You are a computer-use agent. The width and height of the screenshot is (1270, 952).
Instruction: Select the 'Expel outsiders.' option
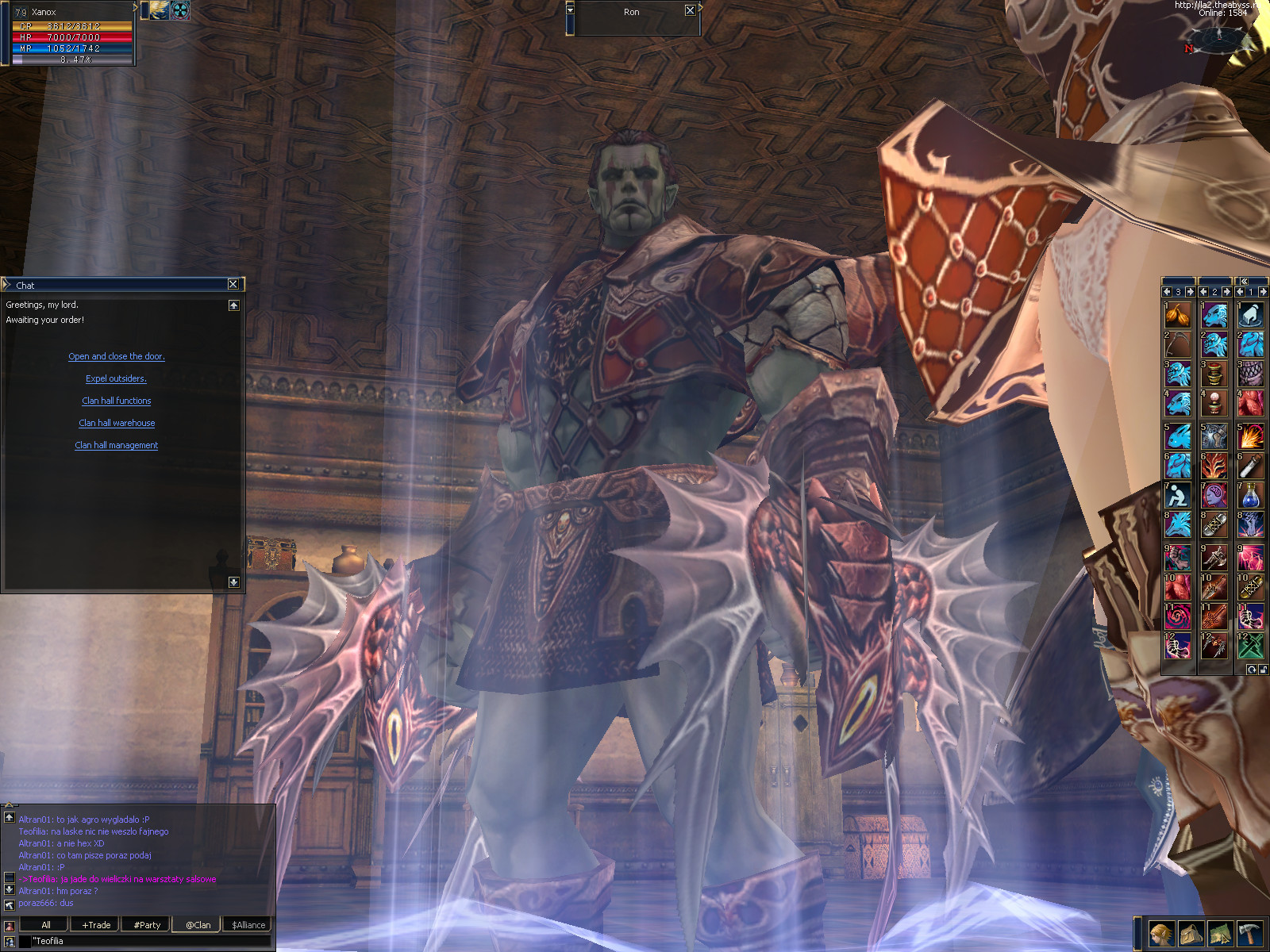(116, 378)
